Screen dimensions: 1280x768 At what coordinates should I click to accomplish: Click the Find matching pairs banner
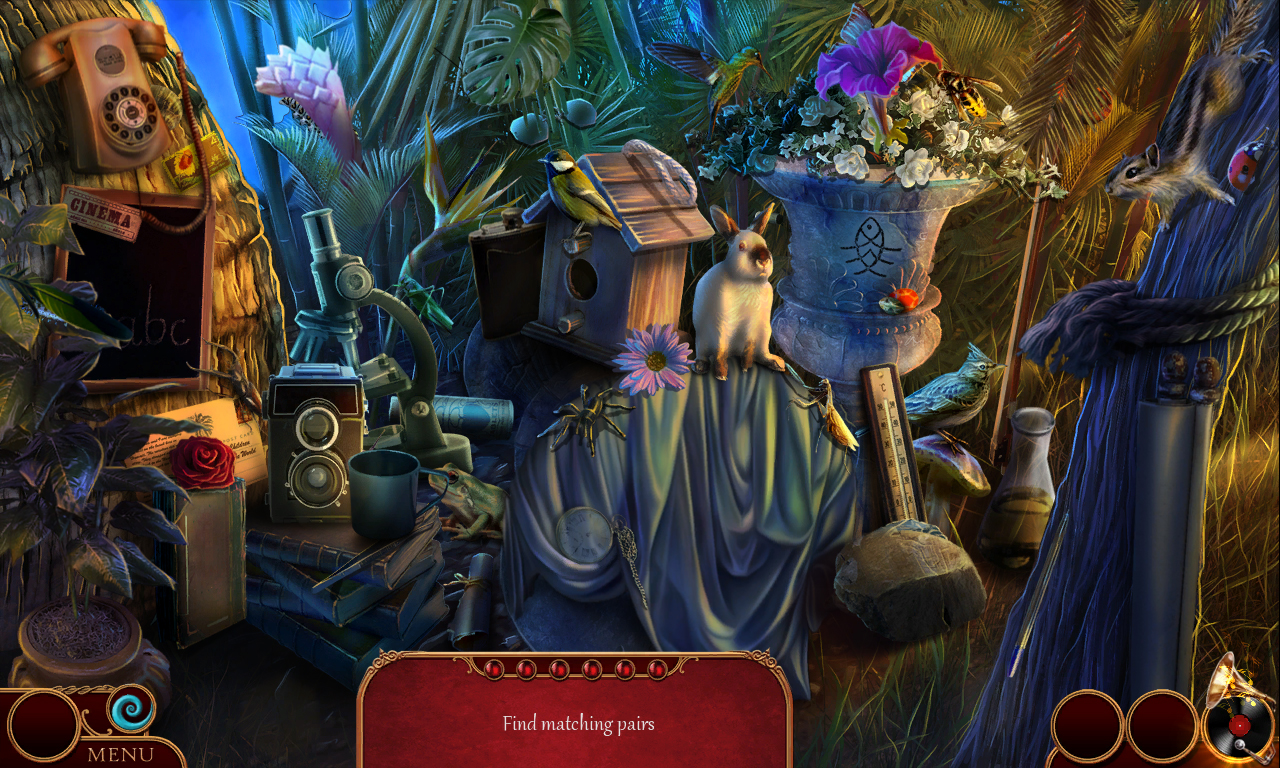[x=578, y=723]
